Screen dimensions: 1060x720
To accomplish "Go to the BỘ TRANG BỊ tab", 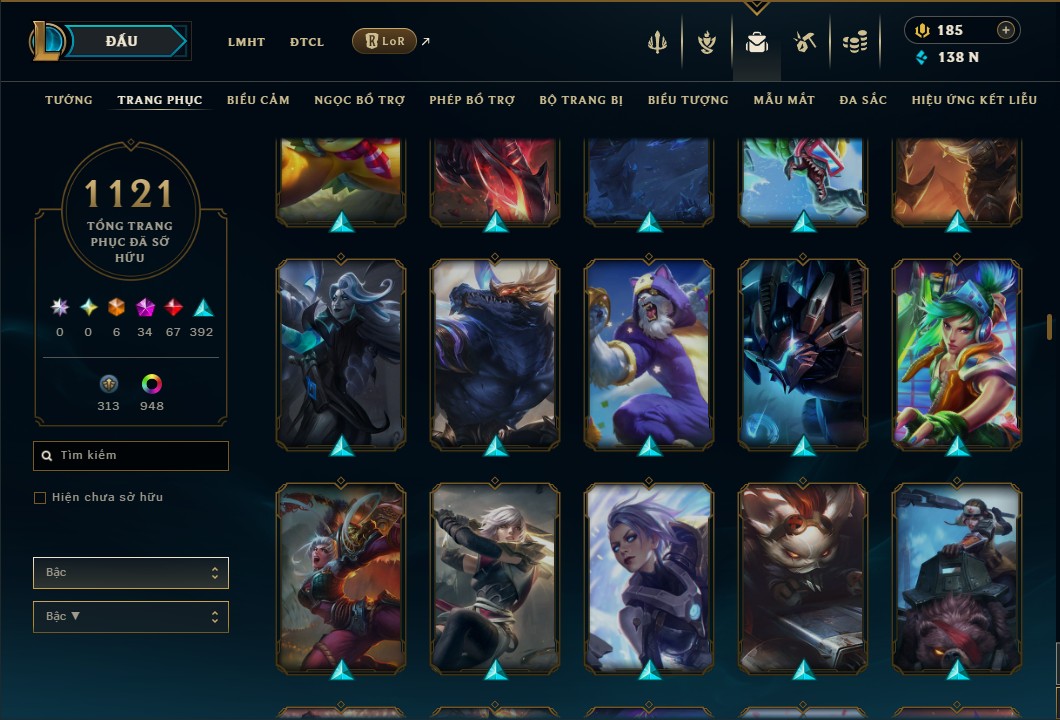I will pyautogui.click(x=581, y=100).
